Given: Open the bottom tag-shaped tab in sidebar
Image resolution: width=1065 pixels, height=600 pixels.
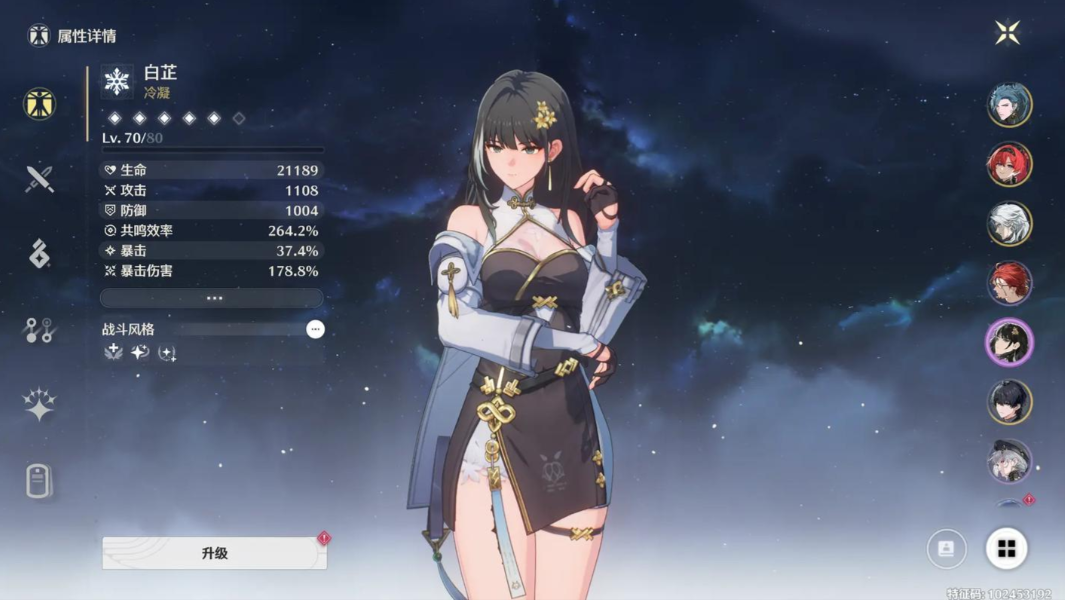Looking at the screenshot, I should (39, 481).
